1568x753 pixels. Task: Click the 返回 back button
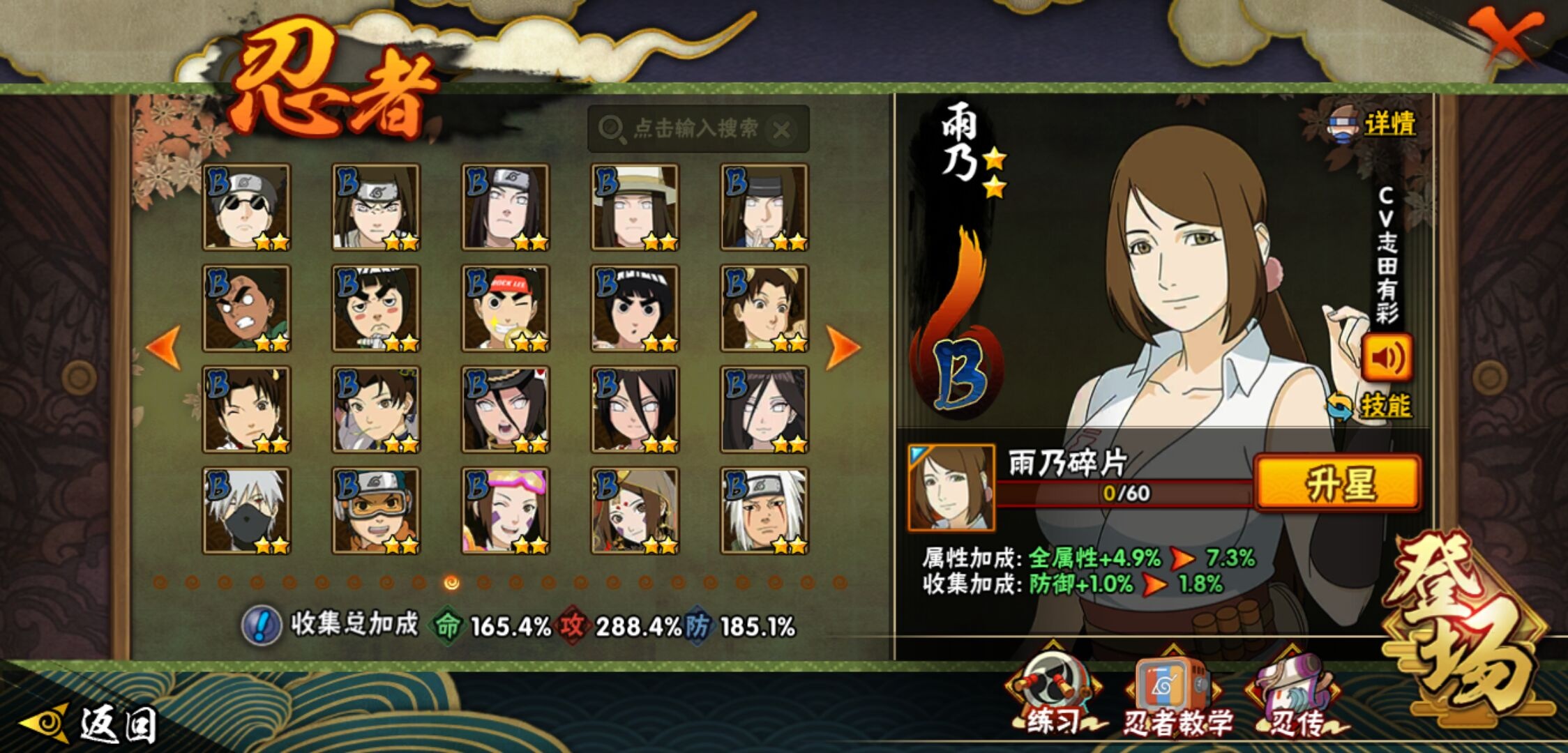[89, 724]
